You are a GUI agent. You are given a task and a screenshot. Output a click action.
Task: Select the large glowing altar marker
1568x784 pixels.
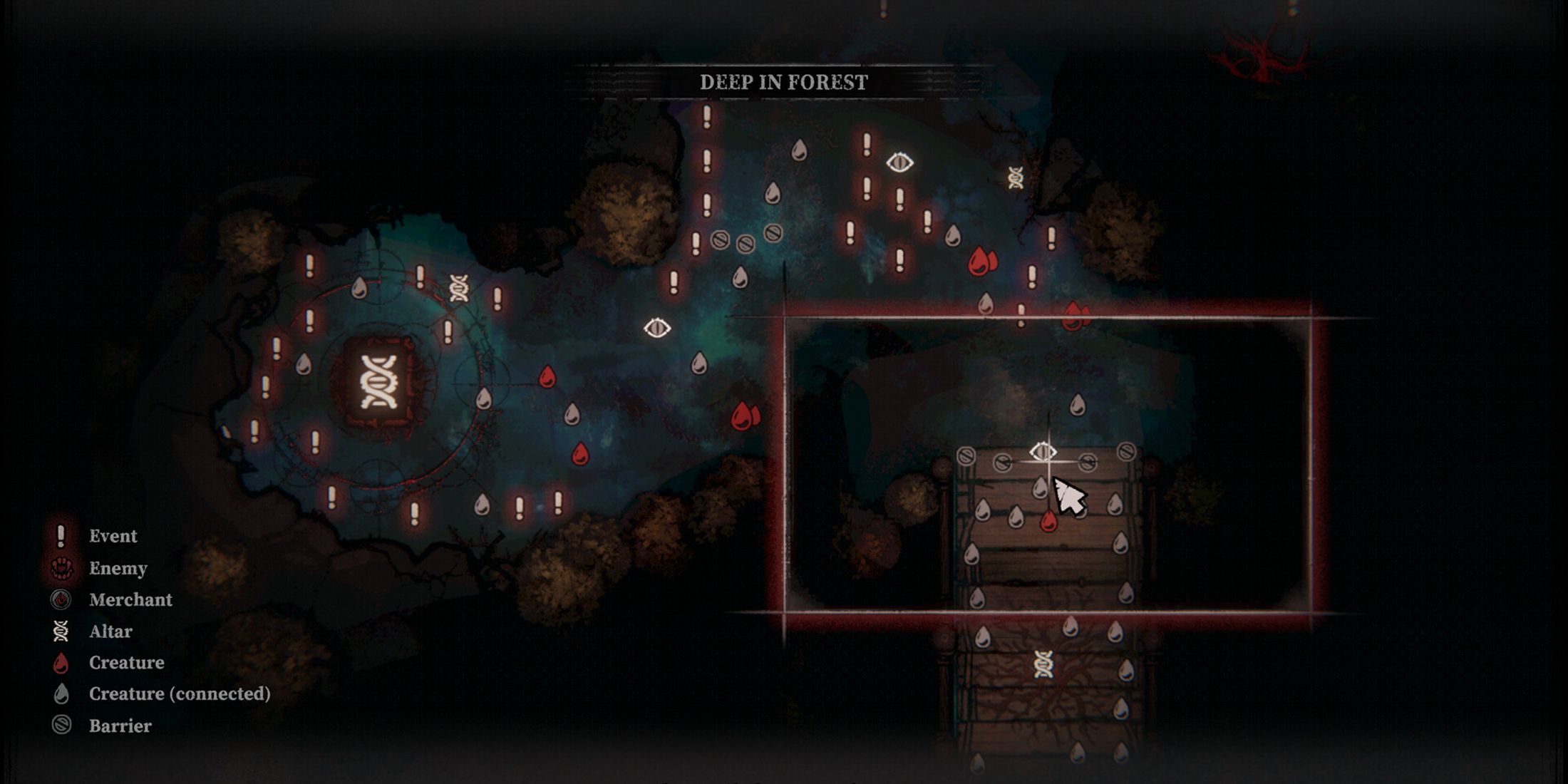tap(378, 382)
